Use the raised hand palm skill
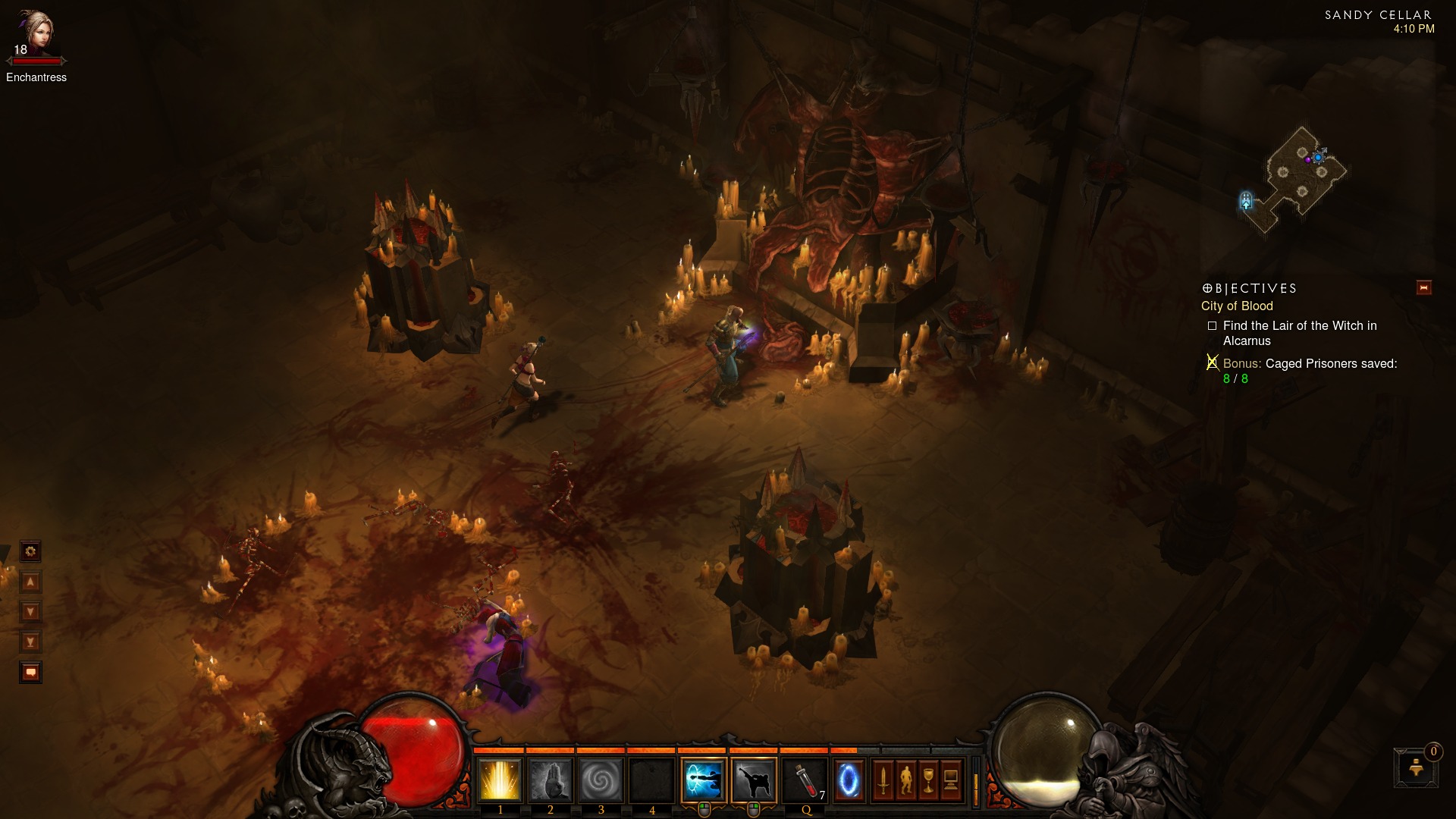 [x=550, y=780]
